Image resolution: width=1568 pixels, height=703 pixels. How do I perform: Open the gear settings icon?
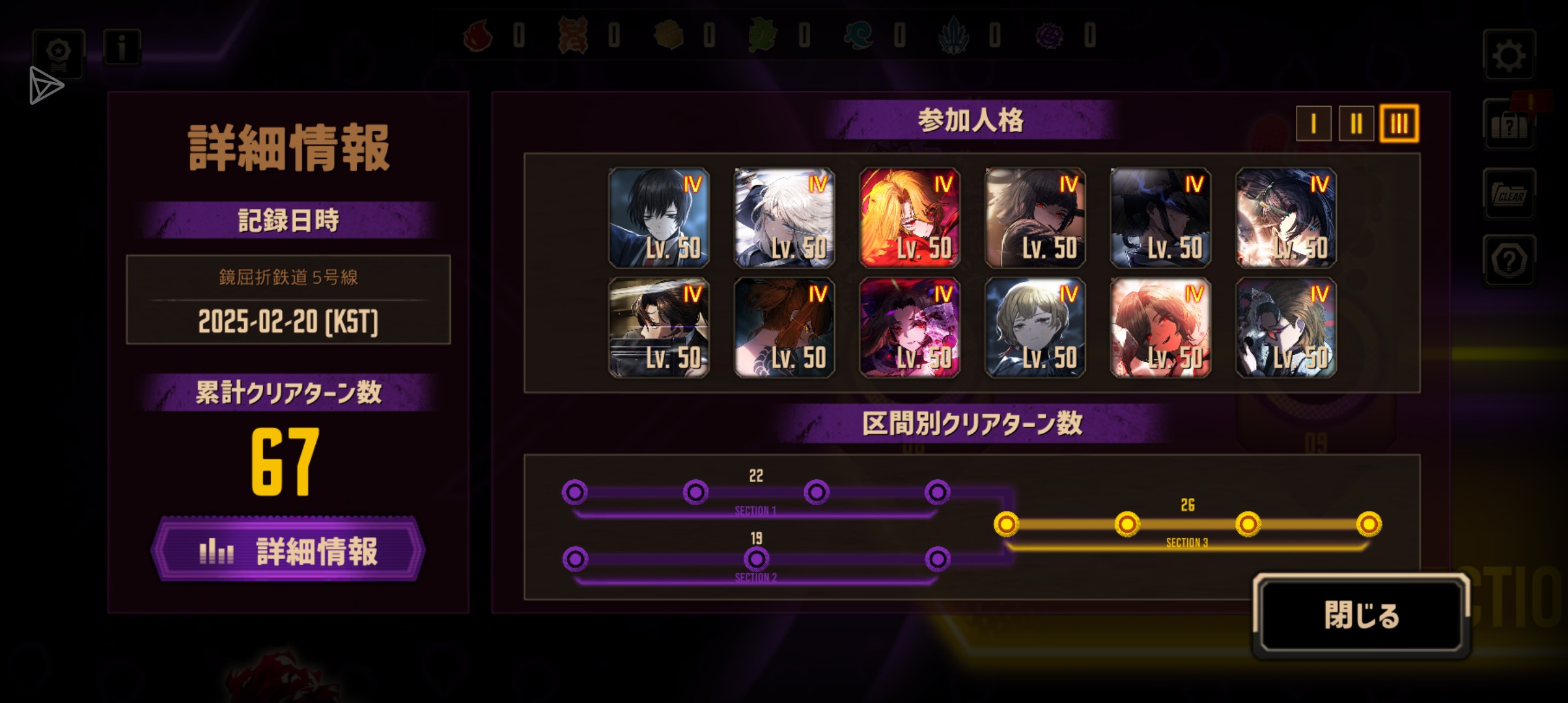1509,56
